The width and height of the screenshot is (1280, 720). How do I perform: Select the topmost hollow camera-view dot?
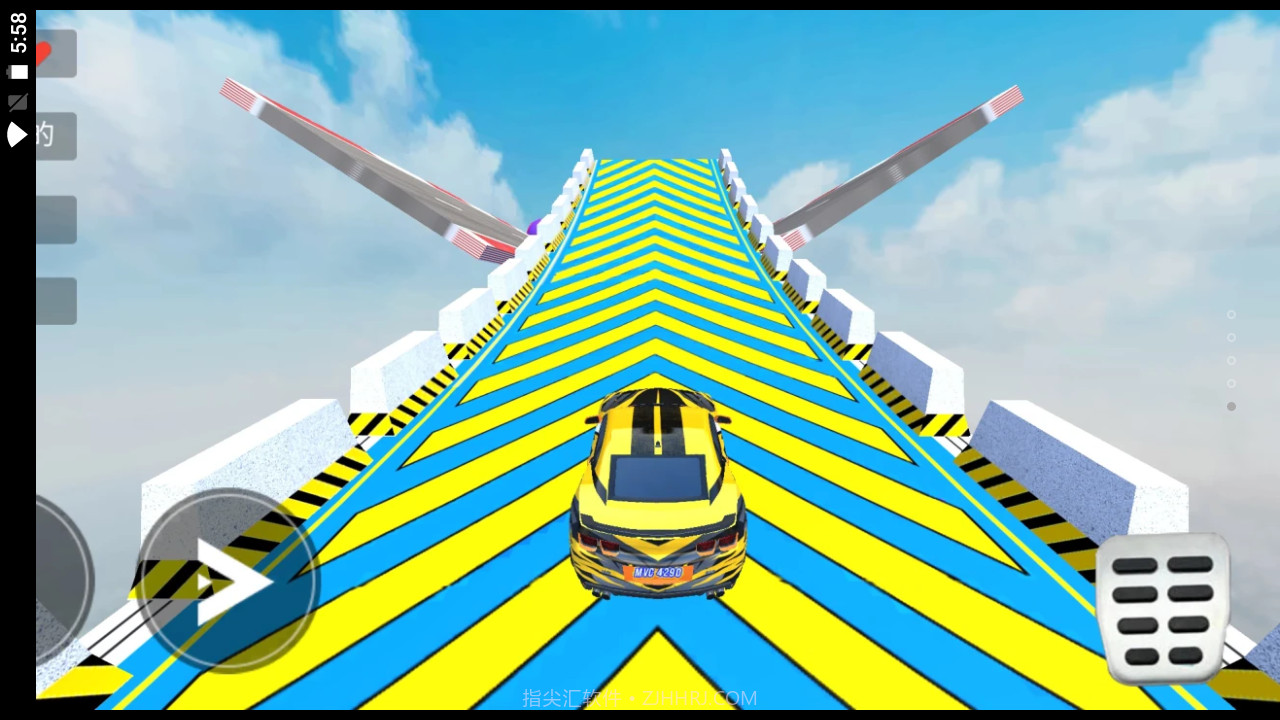[1232, 313]
